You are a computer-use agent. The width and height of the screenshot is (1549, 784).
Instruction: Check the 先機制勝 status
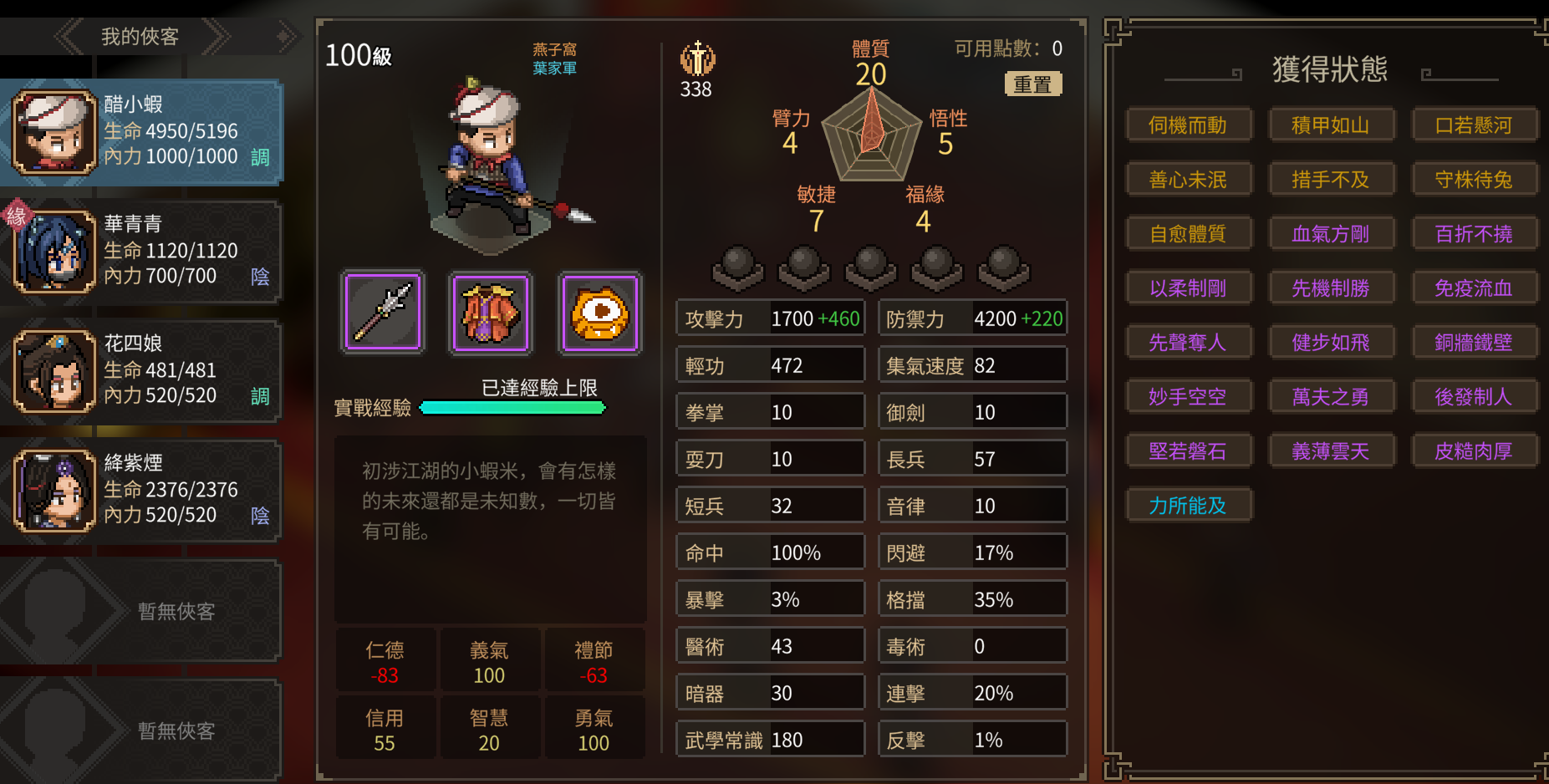coord(1330,288)
